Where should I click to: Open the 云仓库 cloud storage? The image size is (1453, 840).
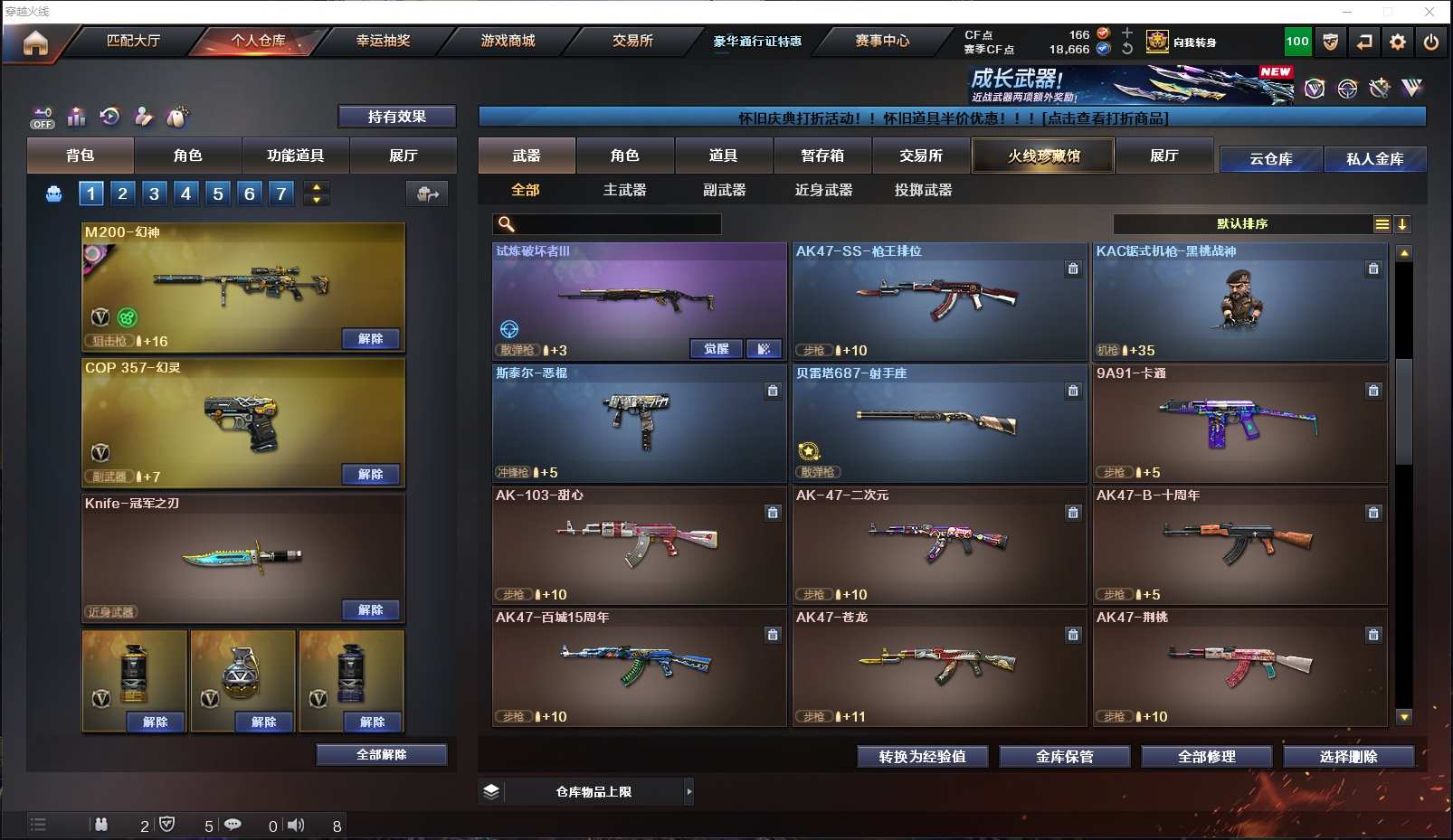coord(1270,159)
